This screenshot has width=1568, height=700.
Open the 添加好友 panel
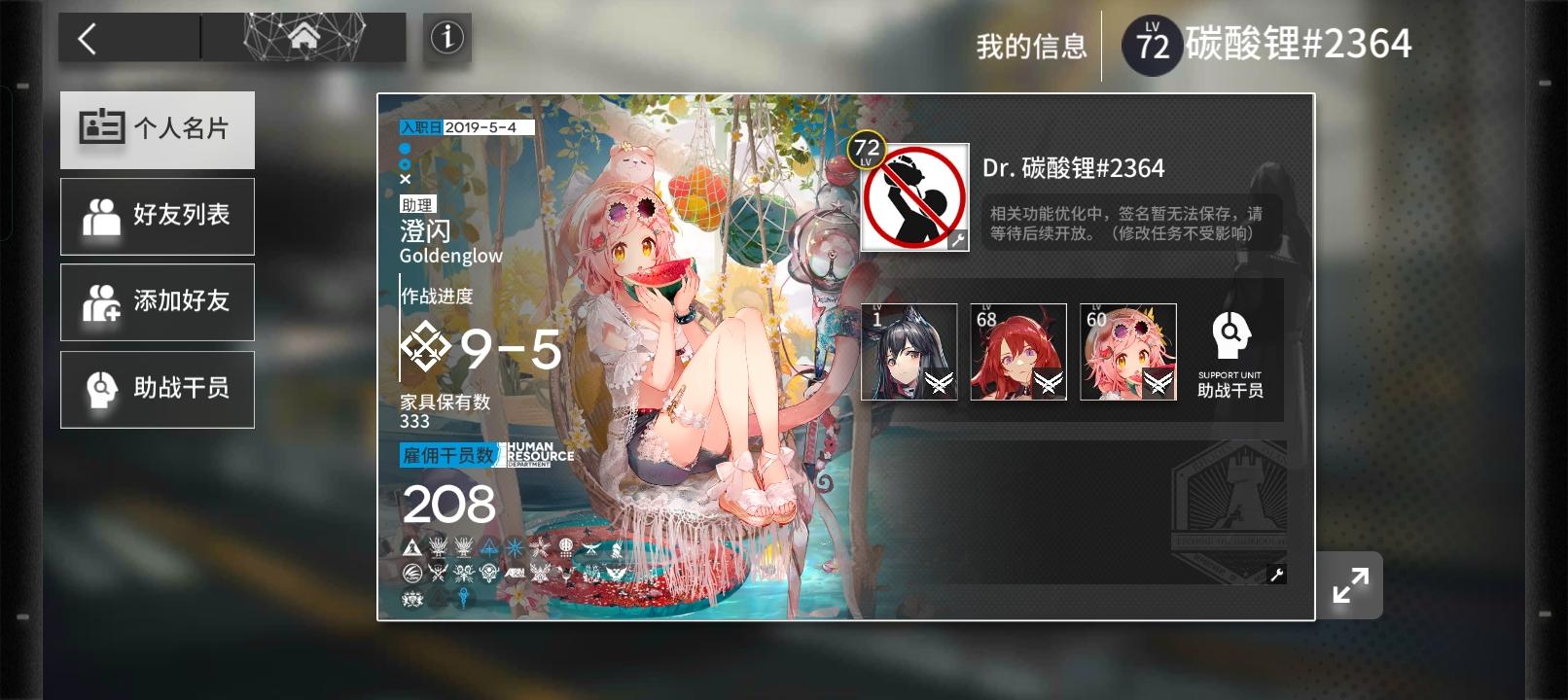[157, 302]
